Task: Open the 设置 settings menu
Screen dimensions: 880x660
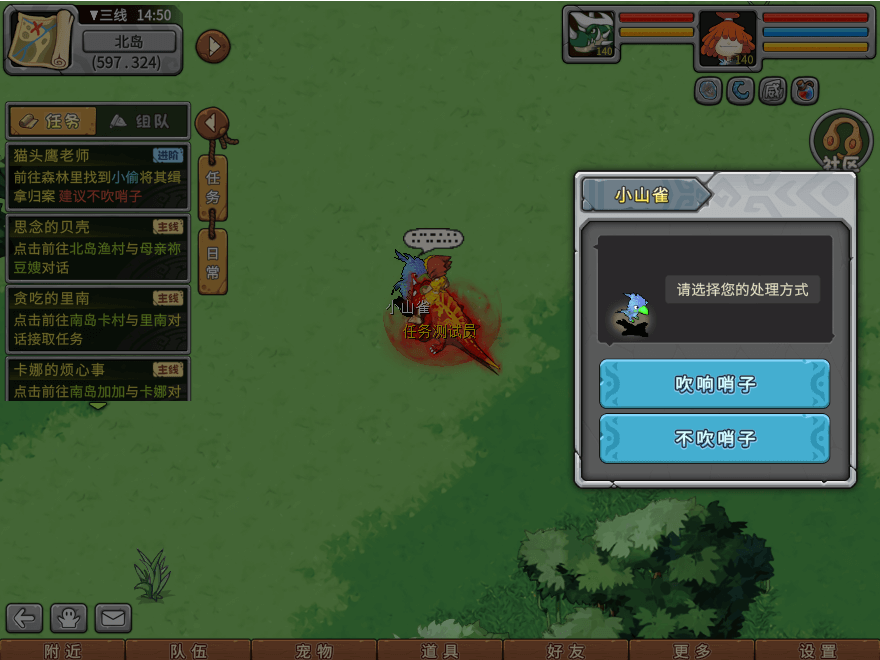Action: (x=818, y=651)
